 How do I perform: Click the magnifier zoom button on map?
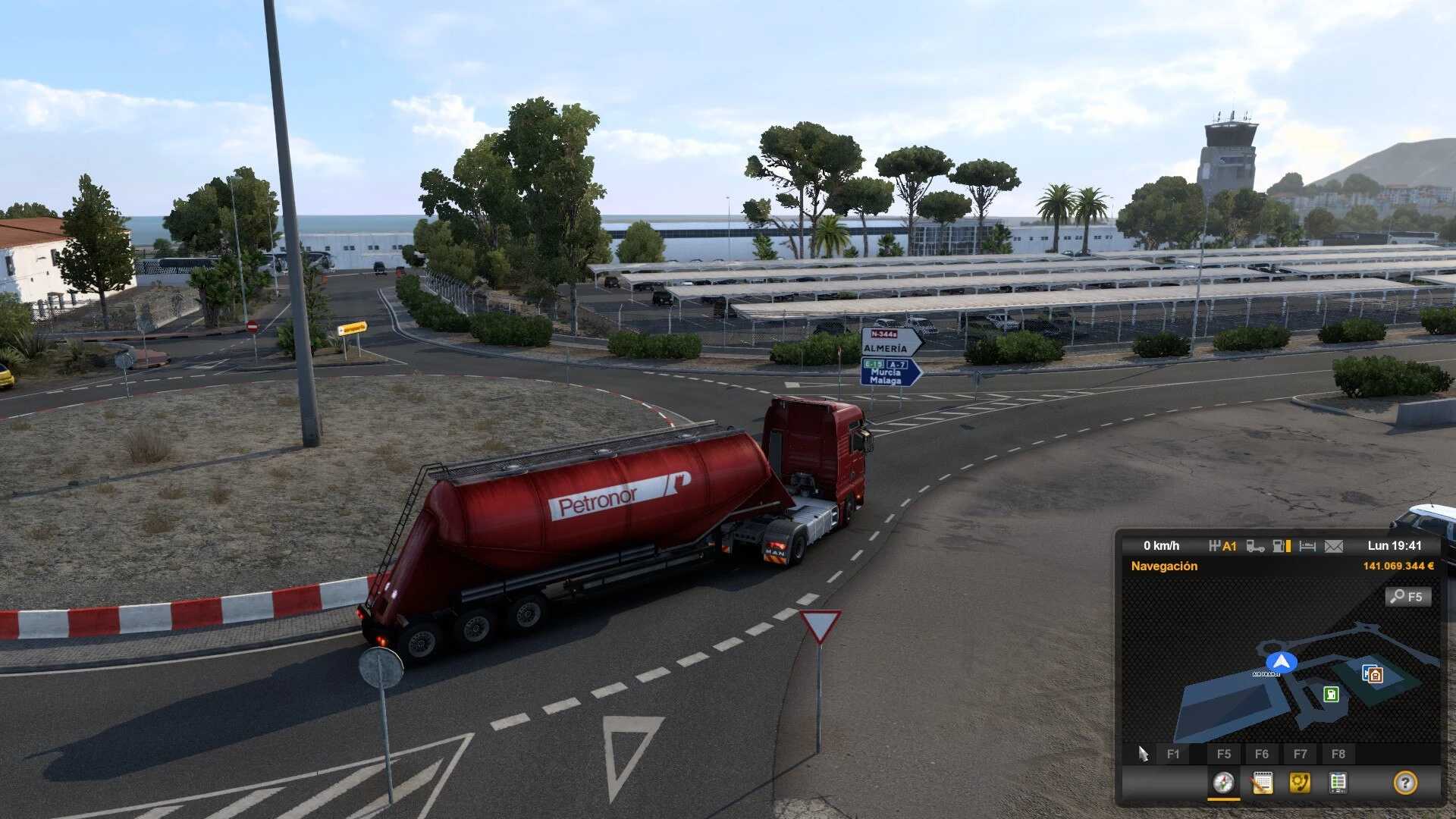pyautogui.click(x=1408, y=597)
